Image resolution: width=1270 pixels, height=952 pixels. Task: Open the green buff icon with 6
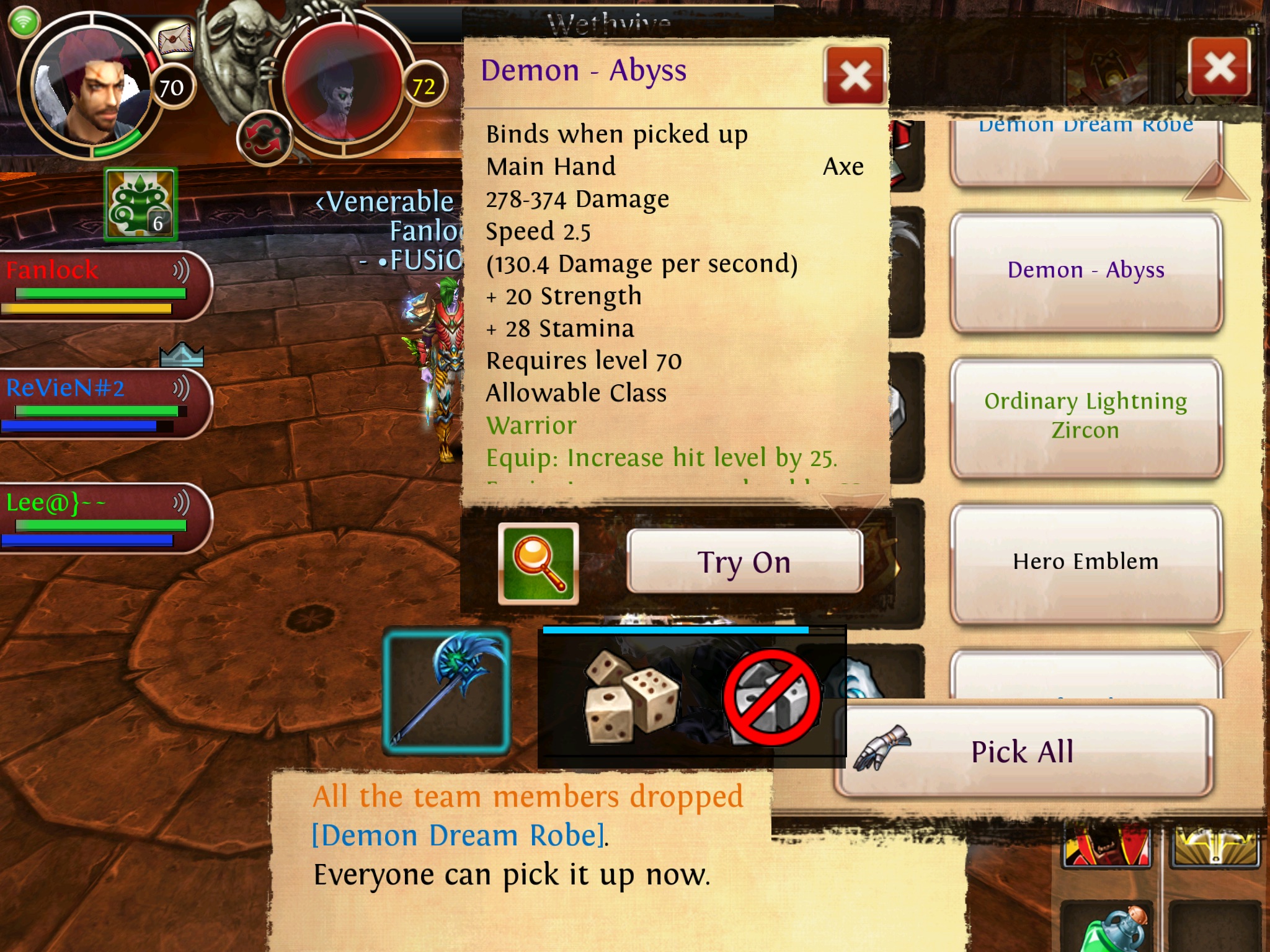141,205
